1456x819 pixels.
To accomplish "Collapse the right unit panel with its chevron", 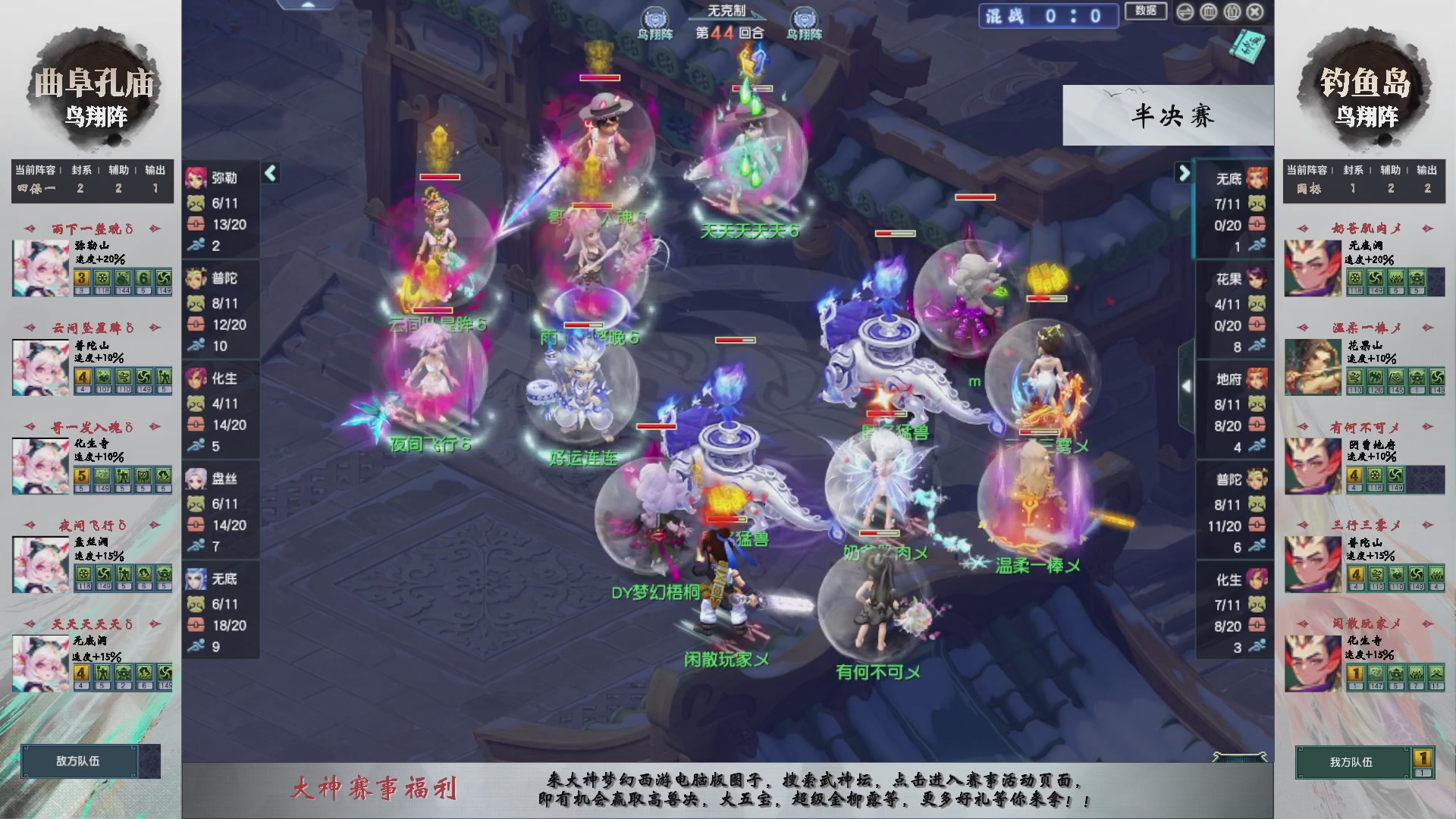I will [1183, 173].
